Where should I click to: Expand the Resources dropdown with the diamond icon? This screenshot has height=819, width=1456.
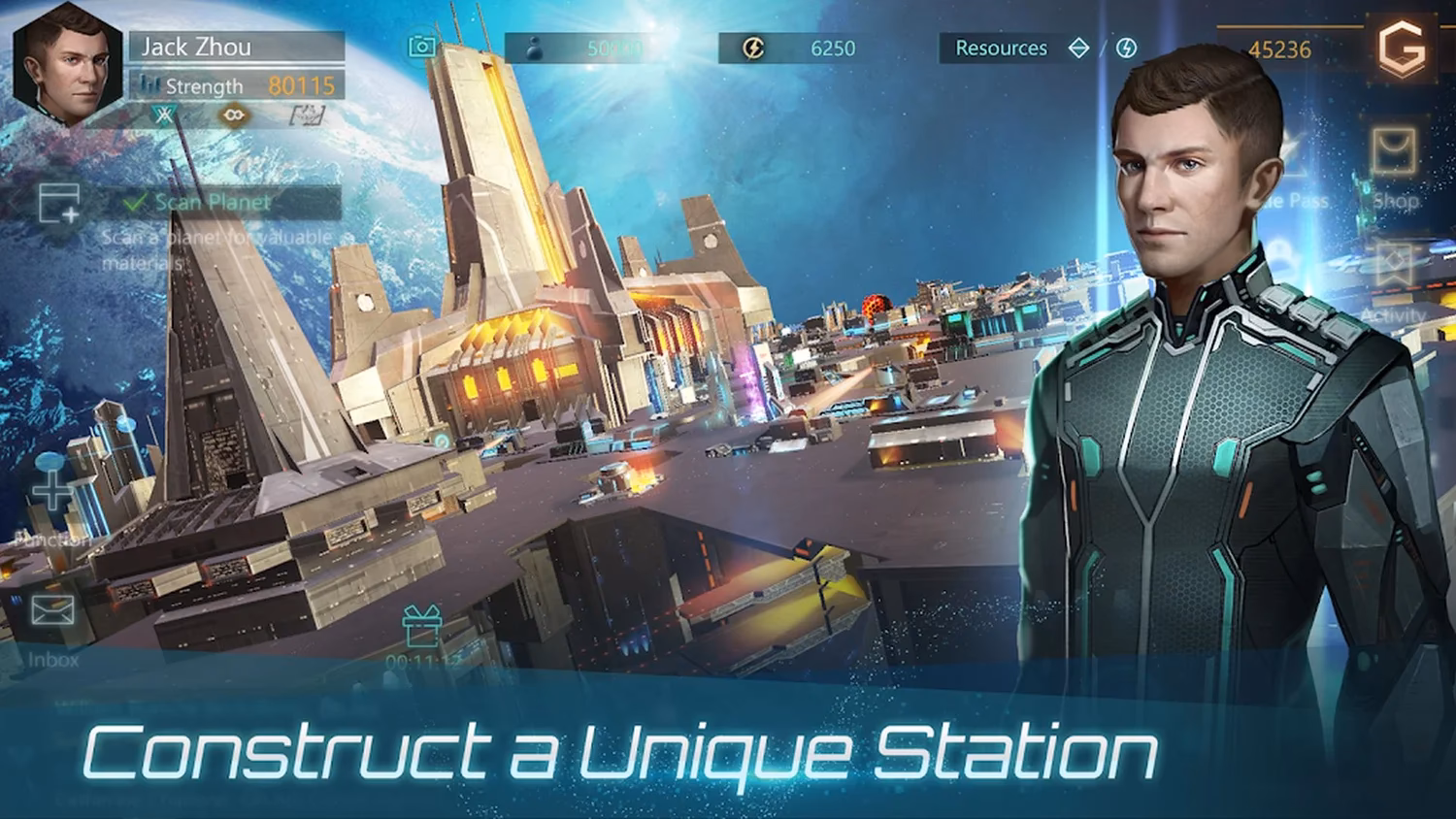click(x=1077, y=48)
